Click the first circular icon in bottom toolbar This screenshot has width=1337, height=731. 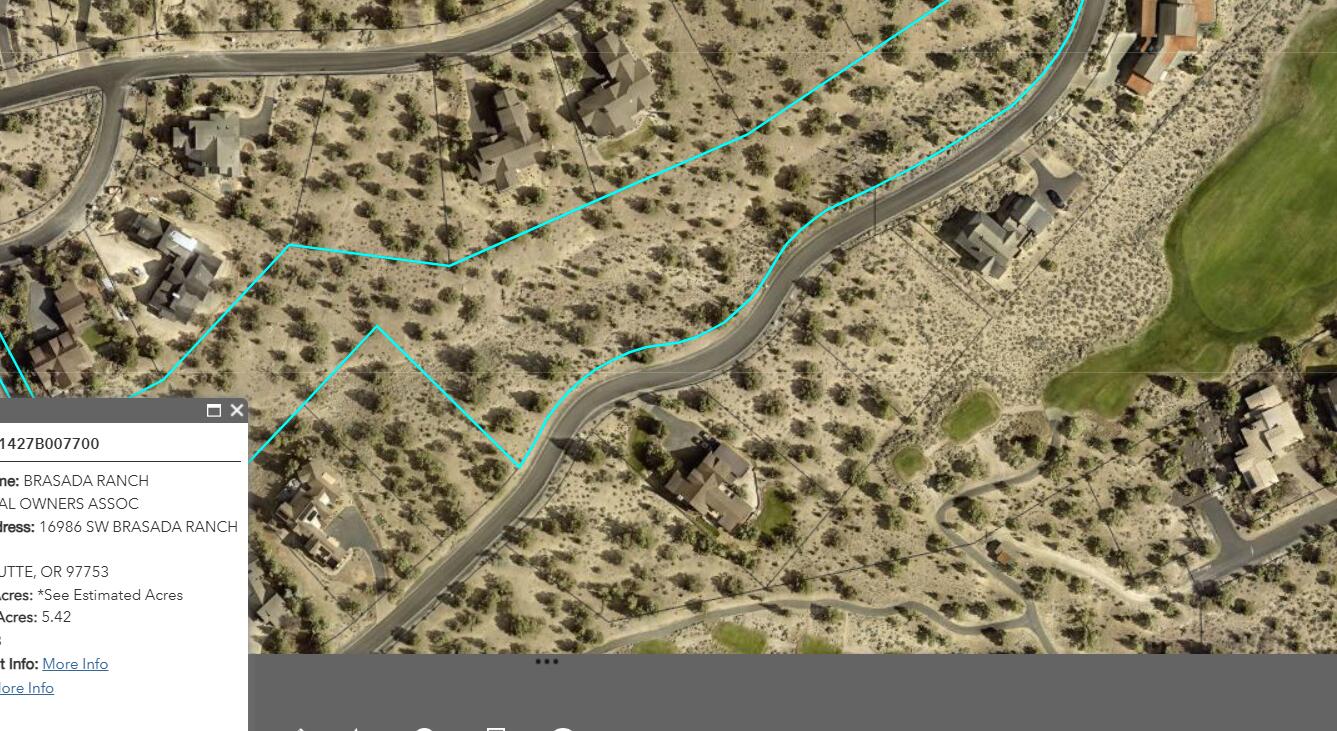click(425, 728)
